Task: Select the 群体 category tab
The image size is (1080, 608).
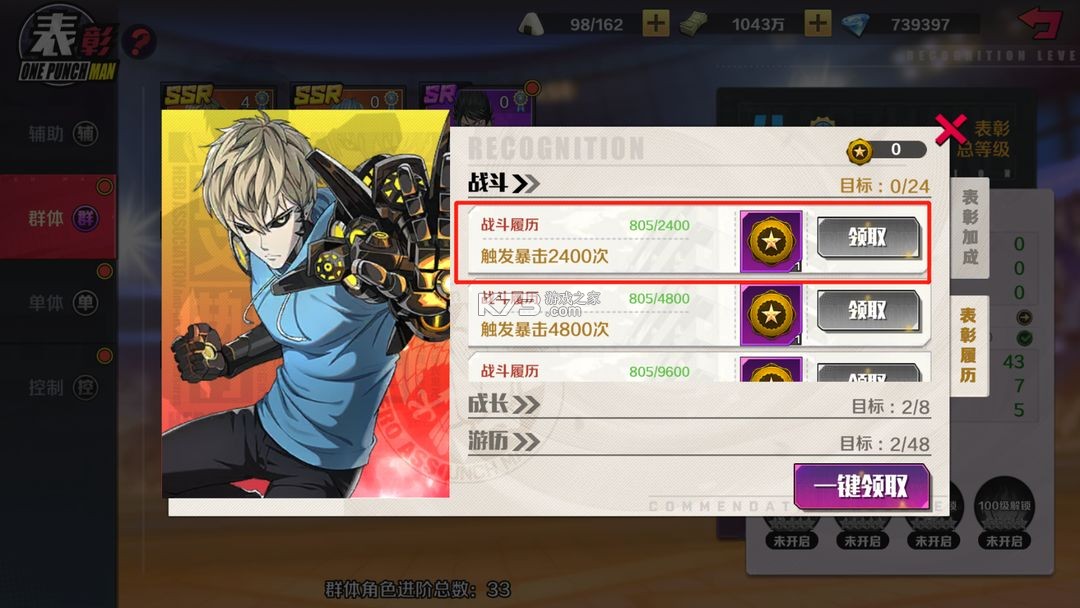Action: pos(60,218)
